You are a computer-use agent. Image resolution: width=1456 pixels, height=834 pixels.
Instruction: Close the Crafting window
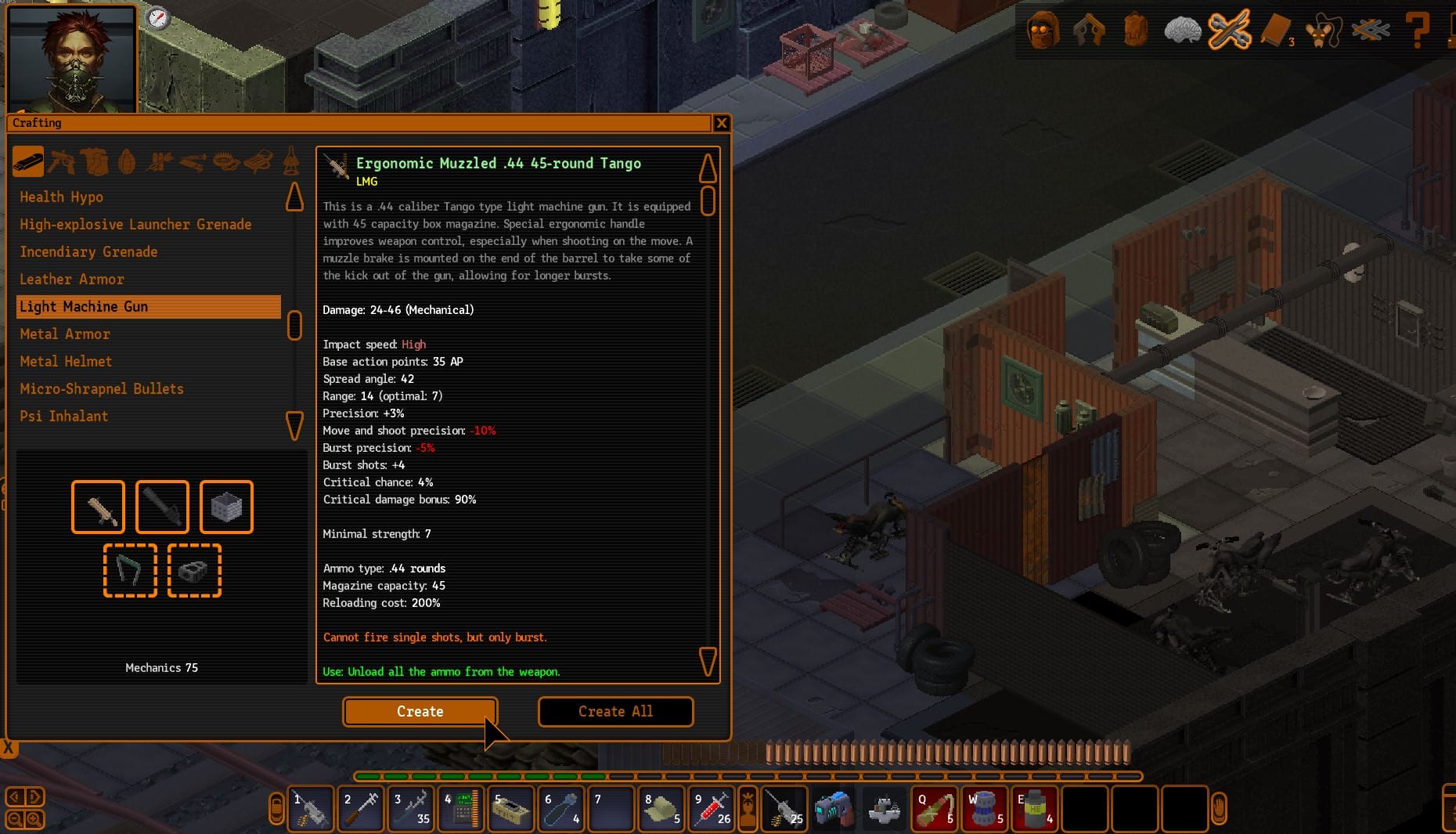(721, 123)
